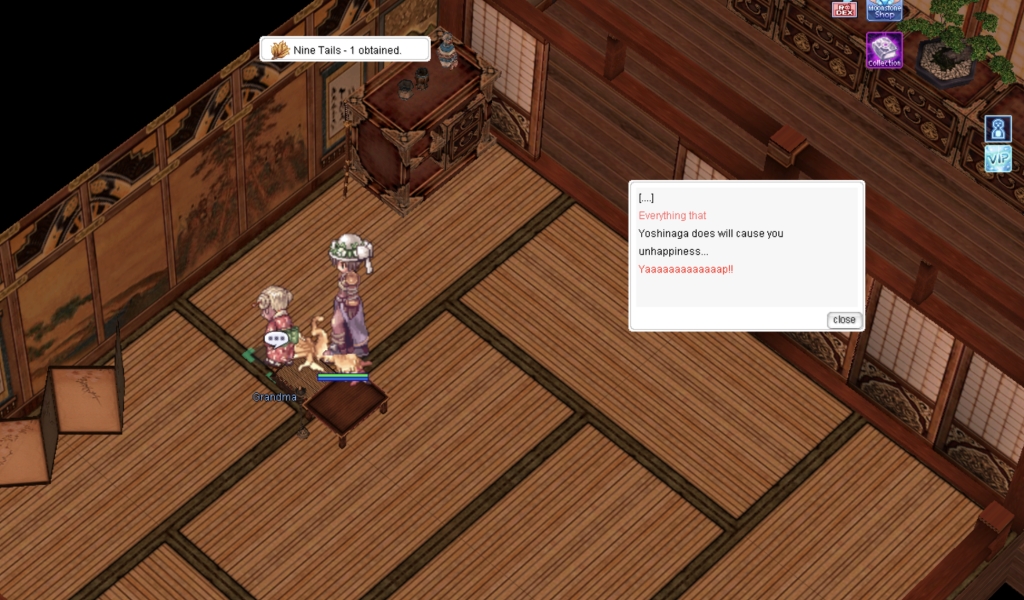Open the Collection book
This screenshot has width=1024, height=600.
click(x=884, y=50)
